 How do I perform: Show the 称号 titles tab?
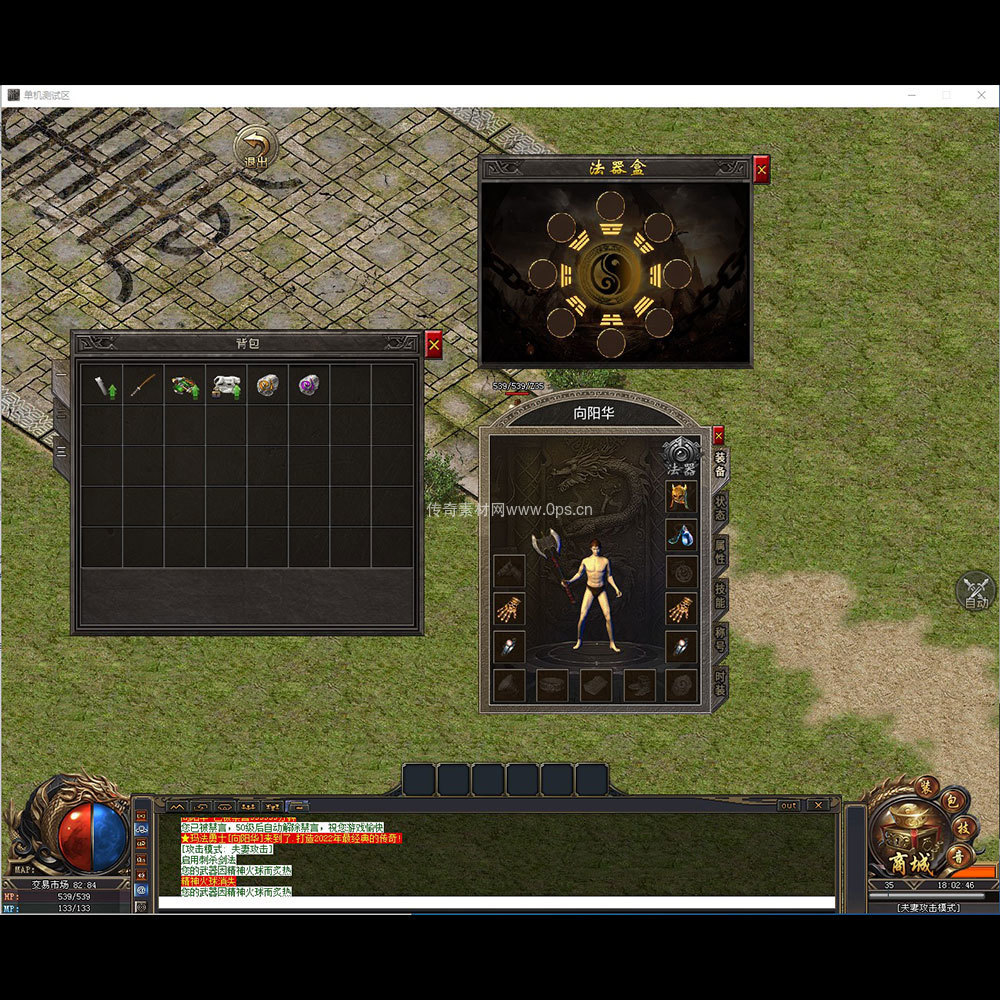721,640
